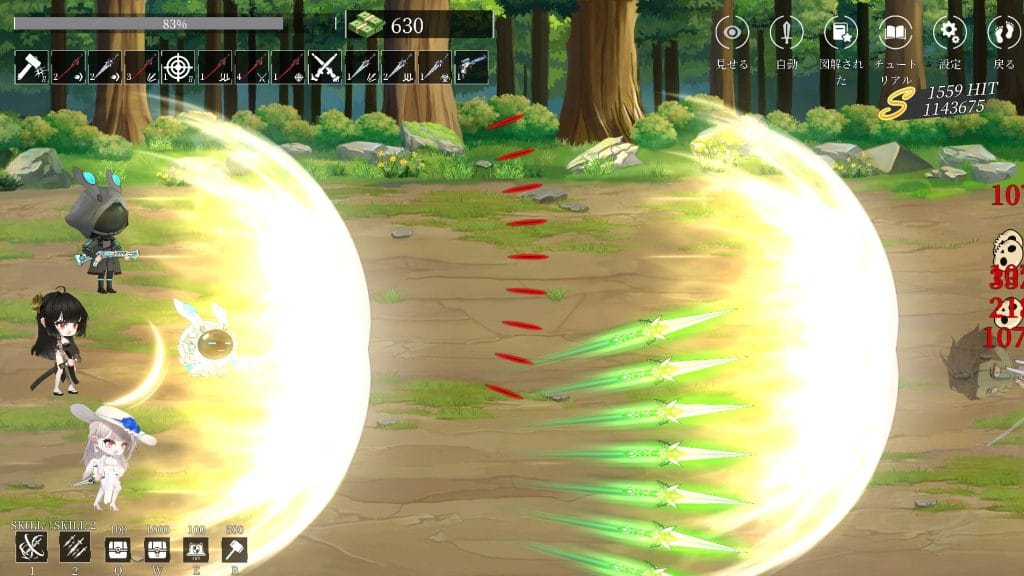Viewport: 1024px width, 576px height.
Task: Select the blue rifle slot in equipment row
Action: [471, 67]
